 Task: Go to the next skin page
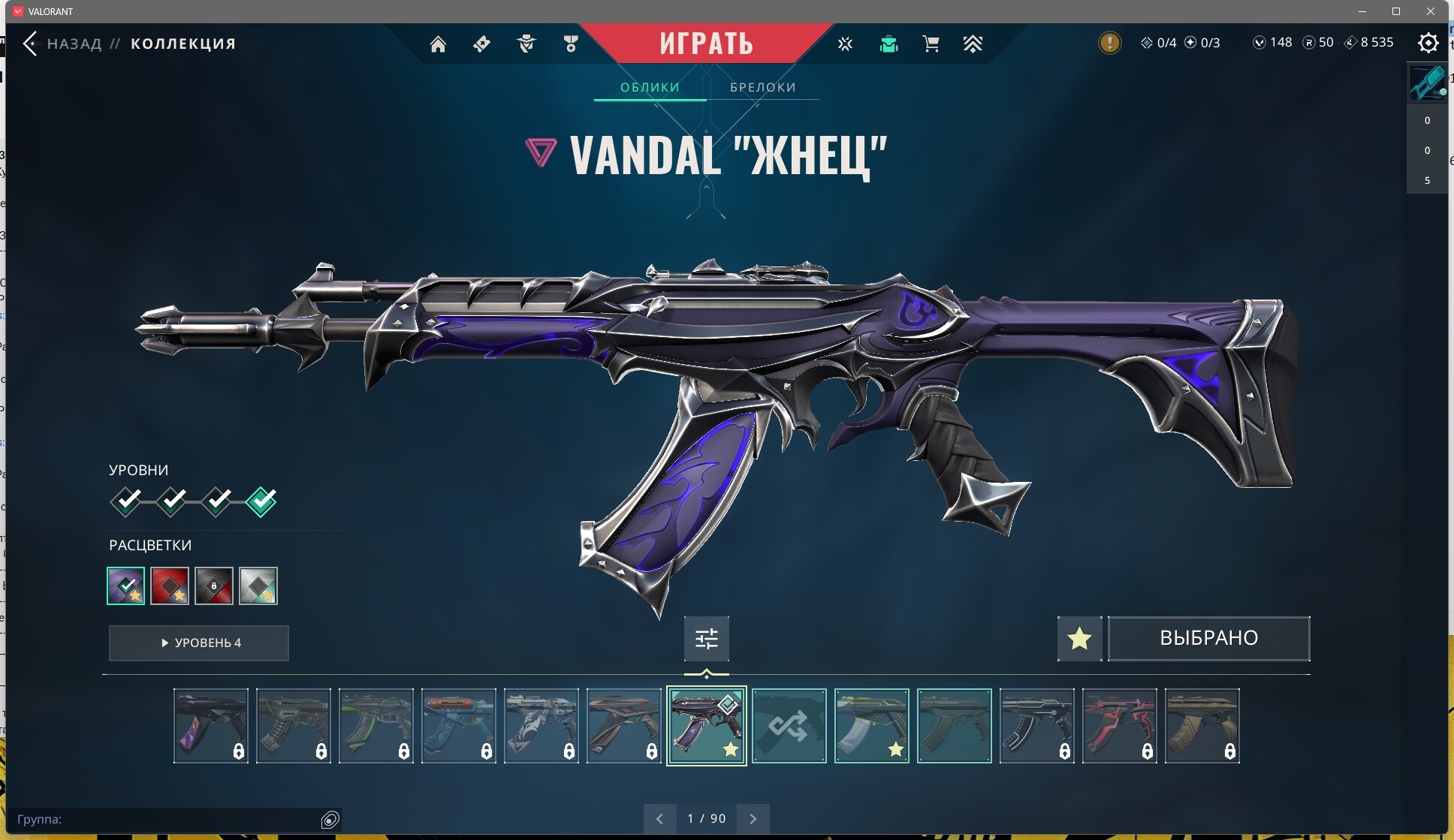click(x=753, y=818)
